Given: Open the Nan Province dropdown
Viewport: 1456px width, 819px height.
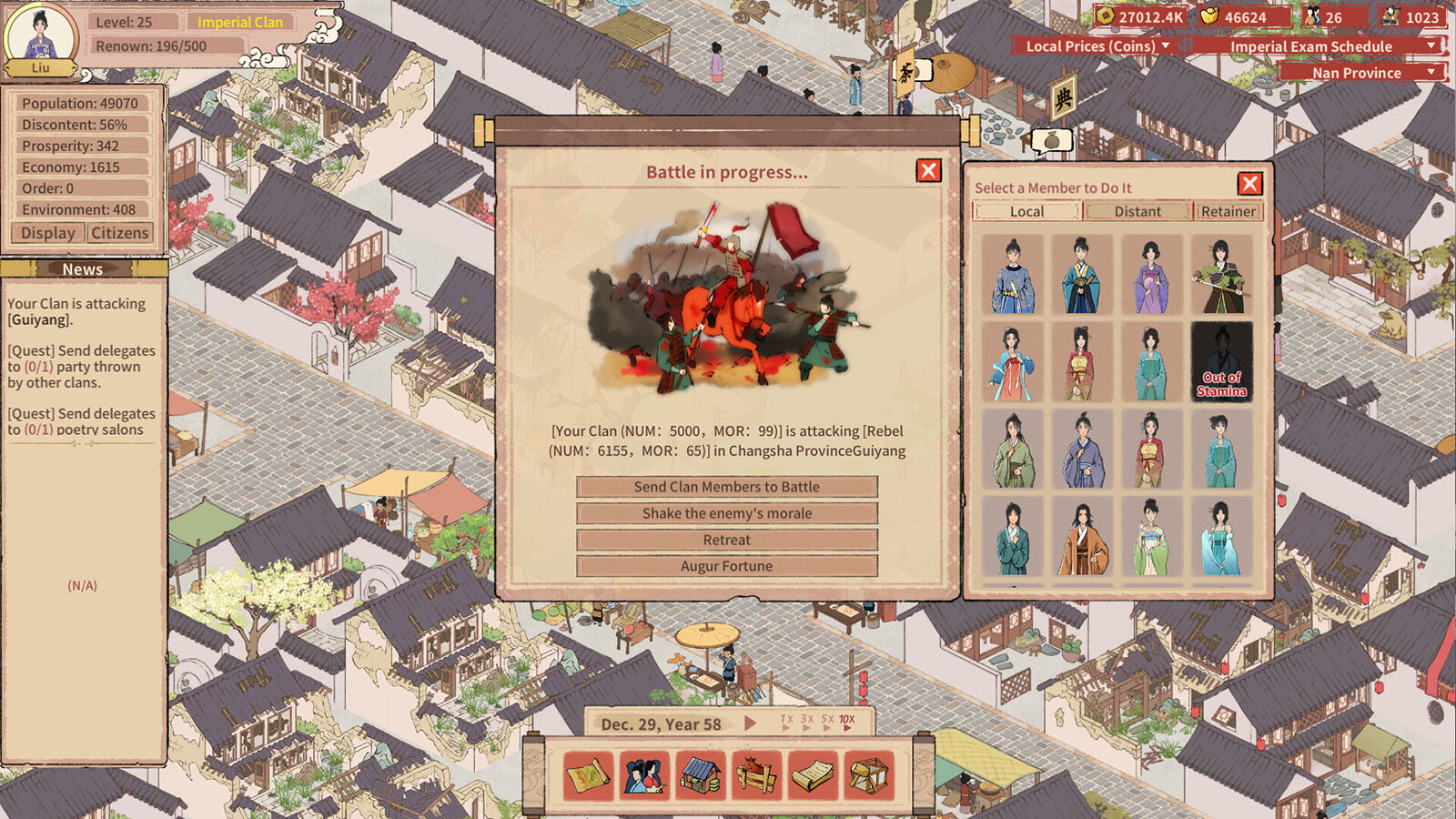Looking at the screenshot, I should [x=1361, y=73].
